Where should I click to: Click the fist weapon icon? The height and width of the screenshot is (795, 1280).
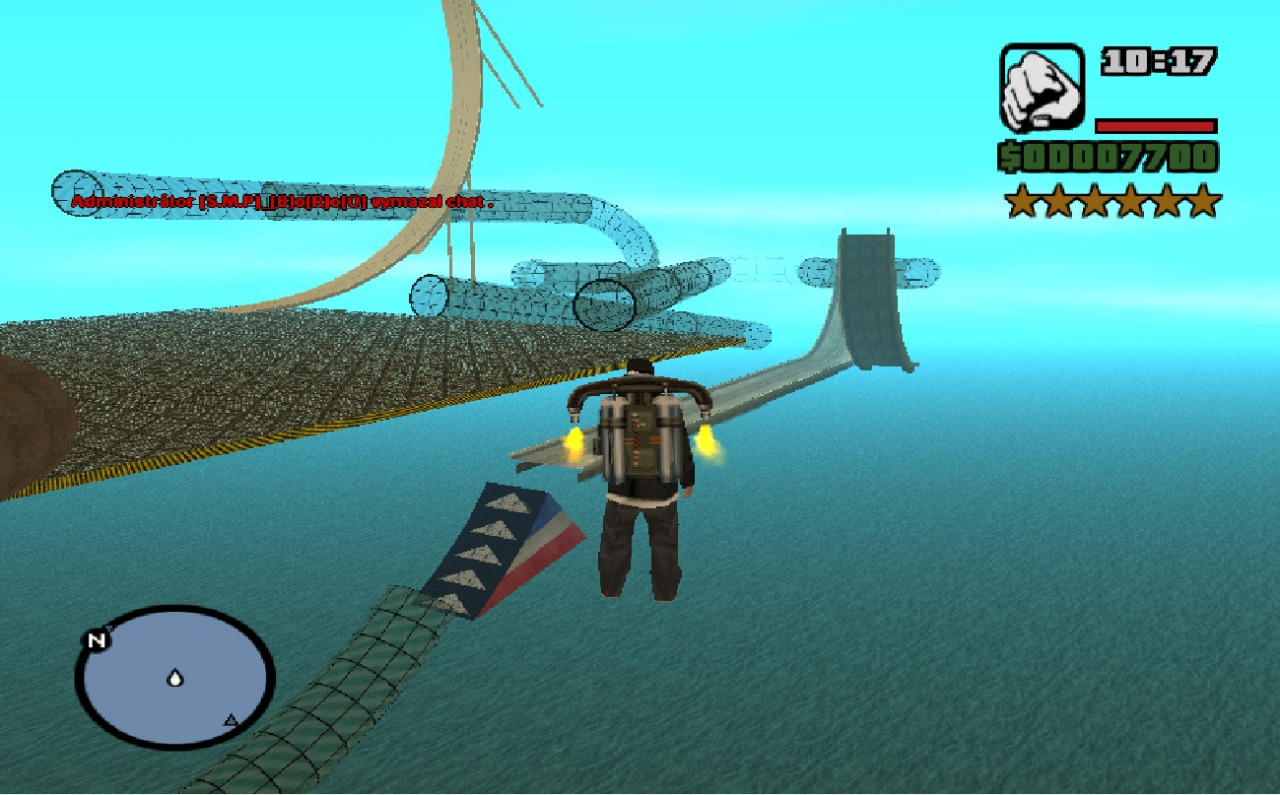point(1041,88)
